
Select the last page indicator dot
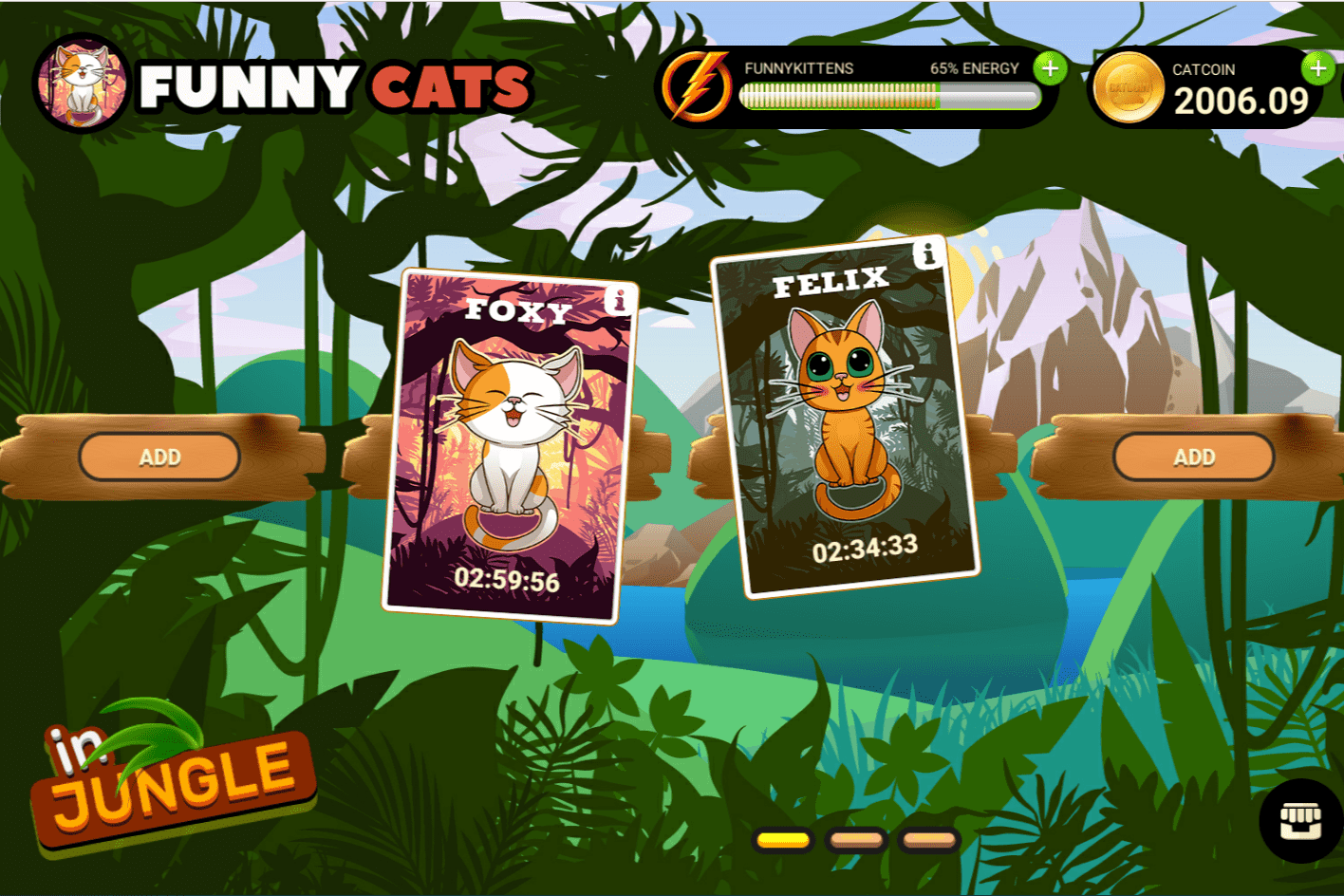[928, 839]
